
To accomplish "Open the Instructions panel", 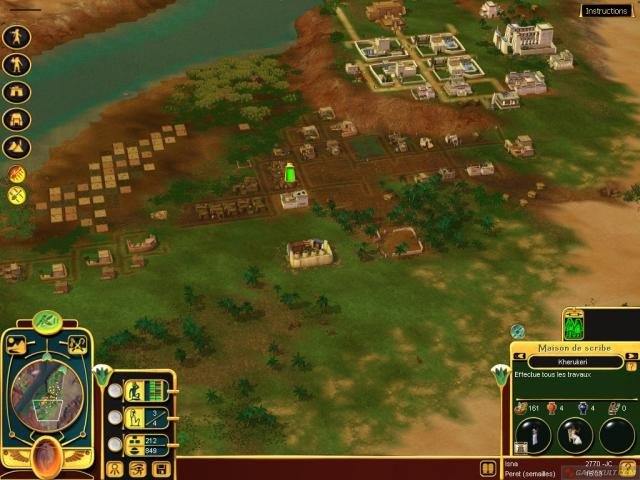I will click(x=607, y=11).
